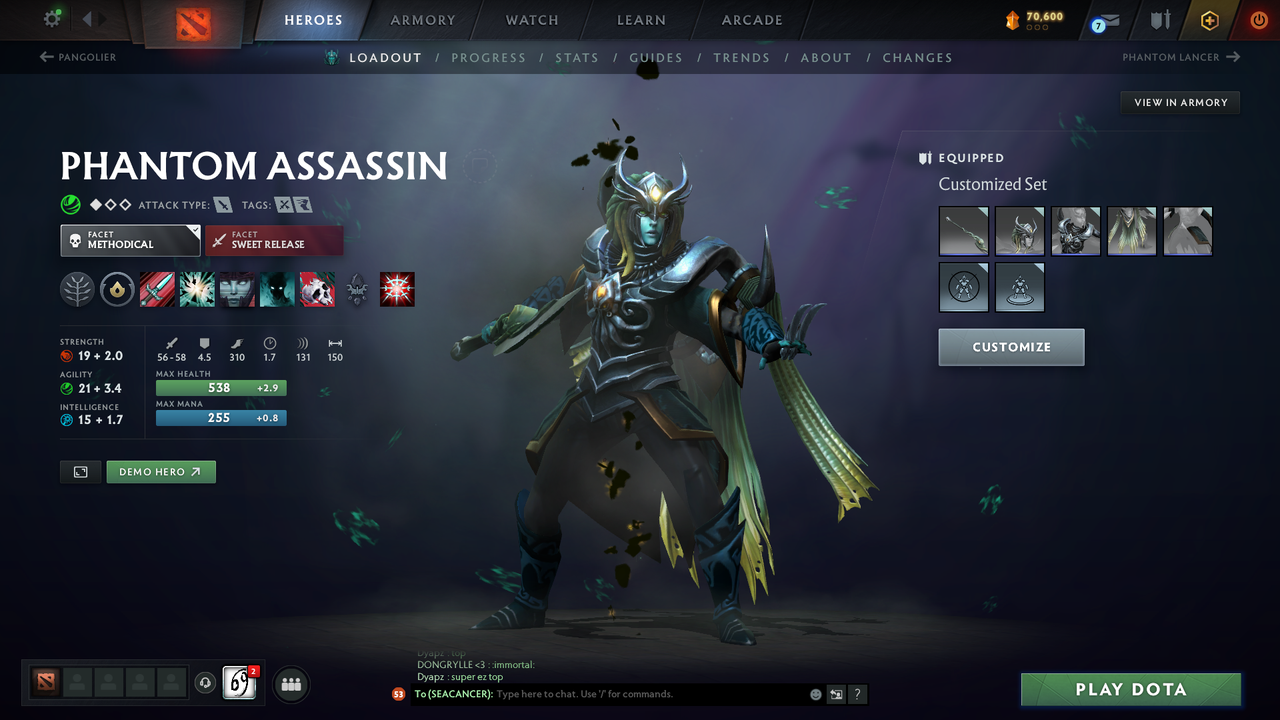Click the CUSTOMIZE button
The image size is (1280, 720).
[x=1011, y=347]
